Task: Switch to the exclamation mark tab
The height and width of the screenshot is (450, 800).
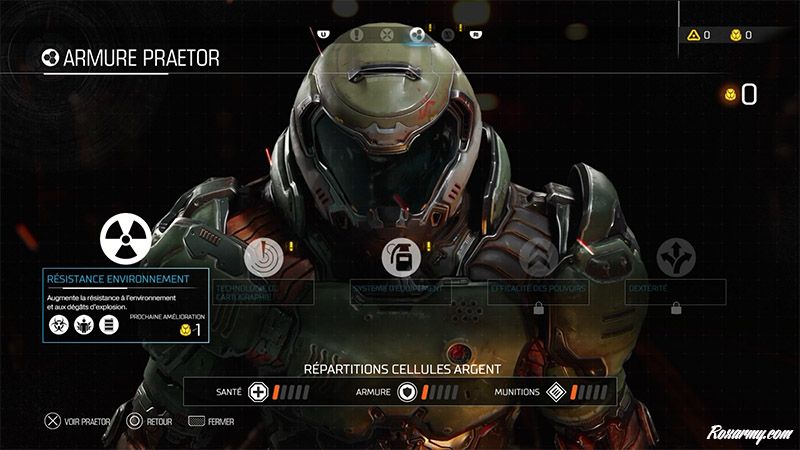Action: 357,33
